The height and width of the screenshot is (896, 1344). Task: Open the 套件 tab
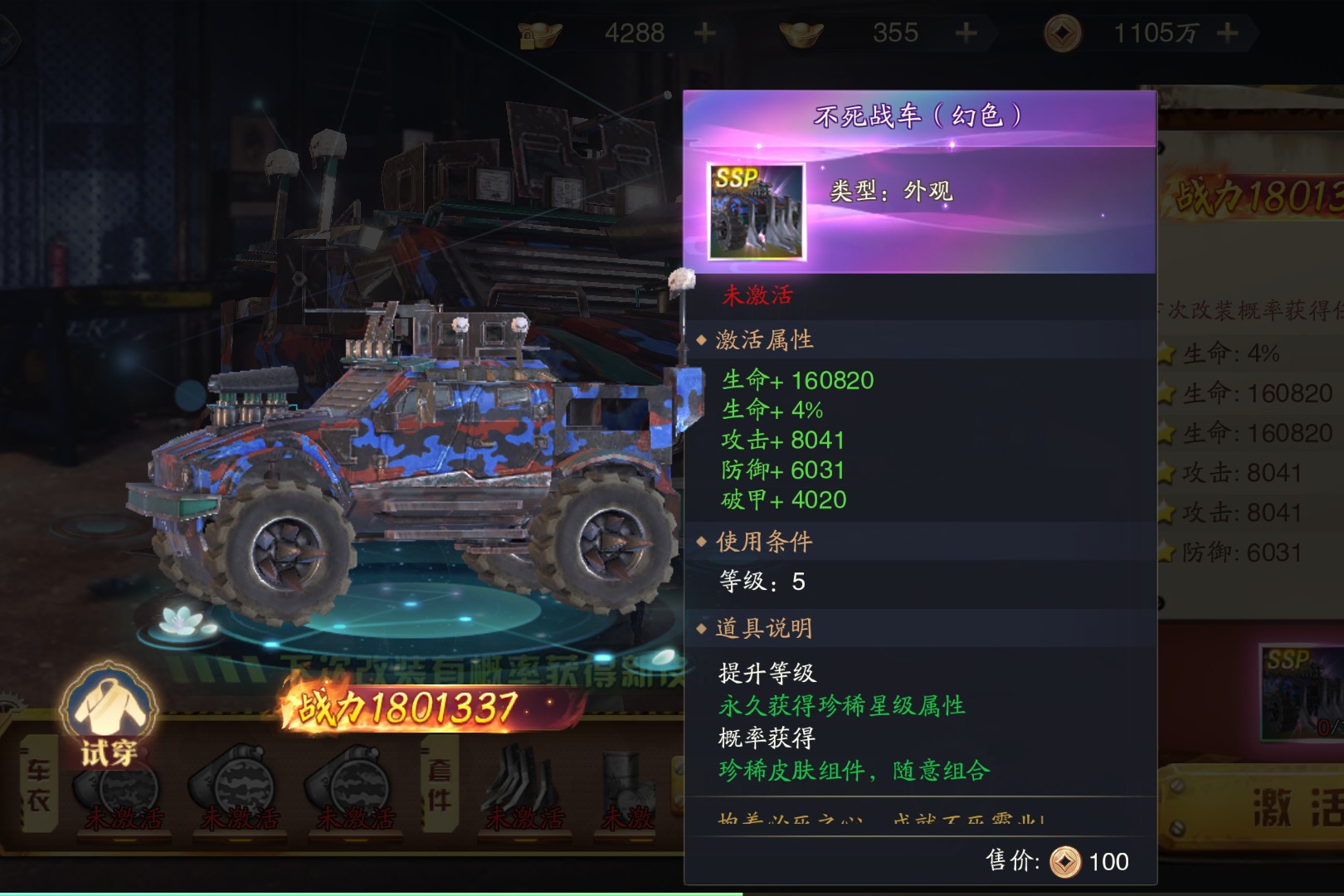click(x=439, y=784)
